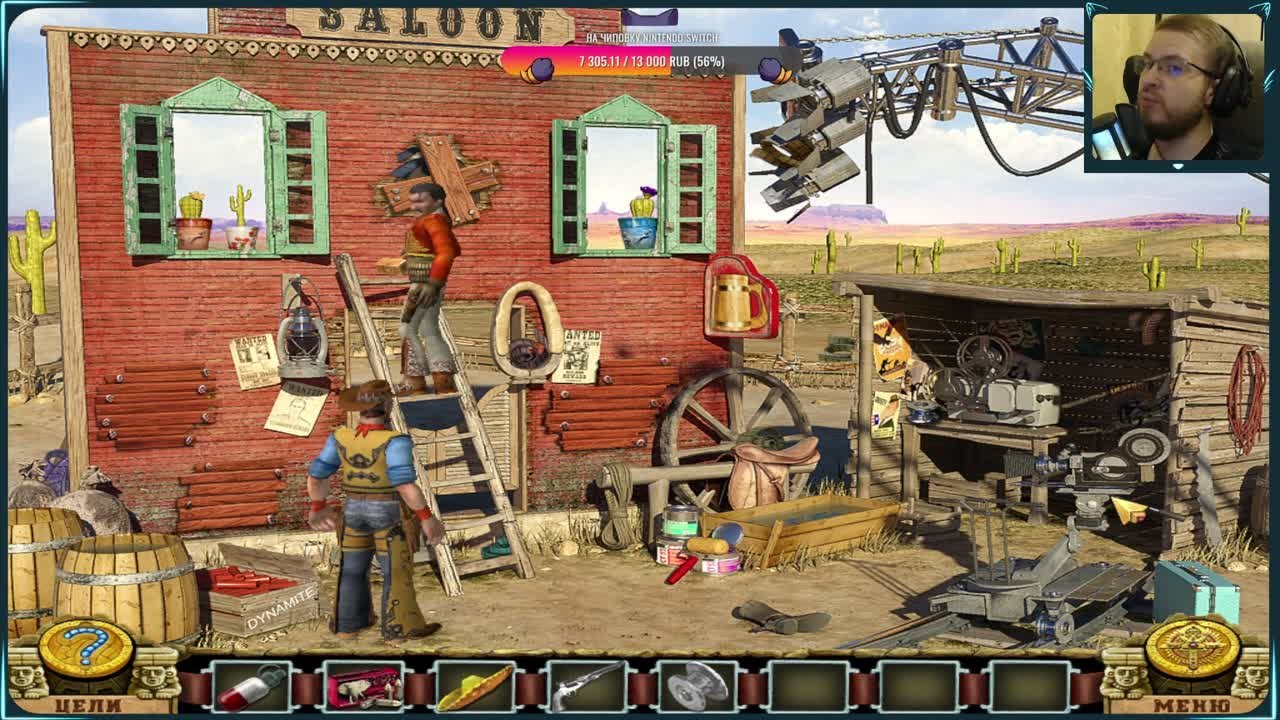Screen dimensions: 1280x720
Task: Open the game menu (МЕНЮ)
Action: [1190, 704]
